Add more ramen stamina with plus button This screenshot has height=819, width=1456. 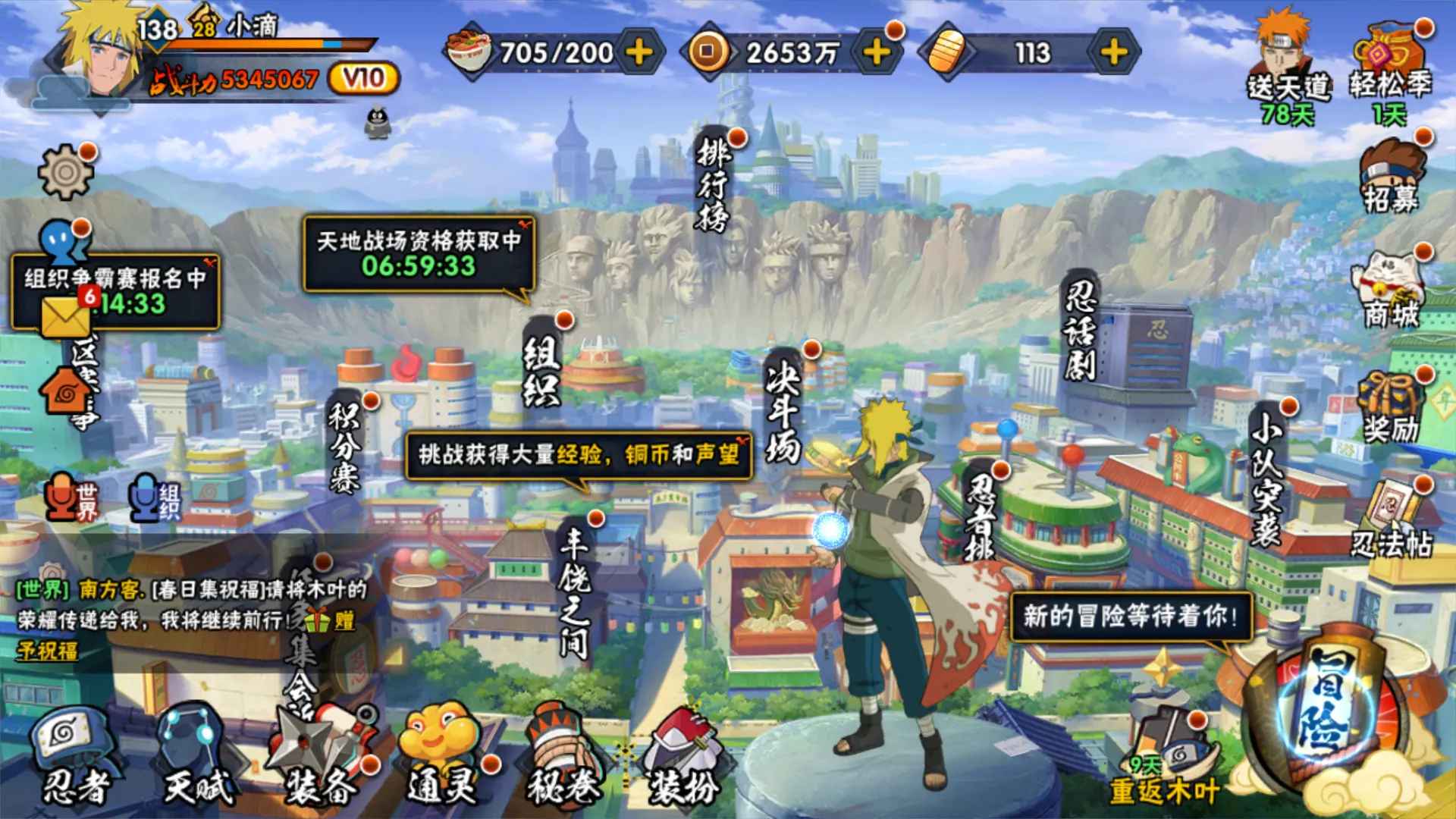coord(640,52)
